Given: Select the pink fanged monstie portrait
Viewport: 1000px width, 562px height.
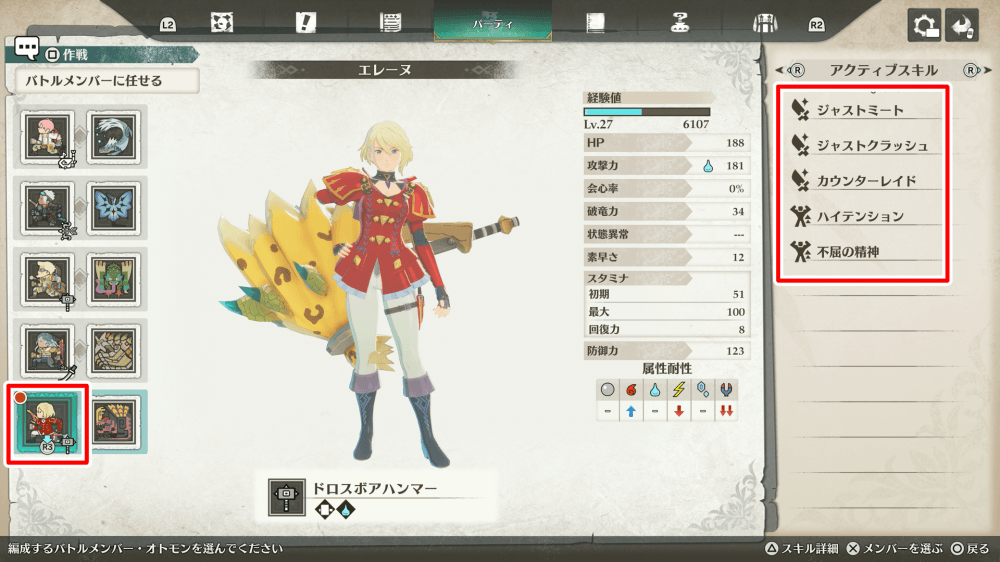Looking at the screenshot, I should click(x=113, y=422).
